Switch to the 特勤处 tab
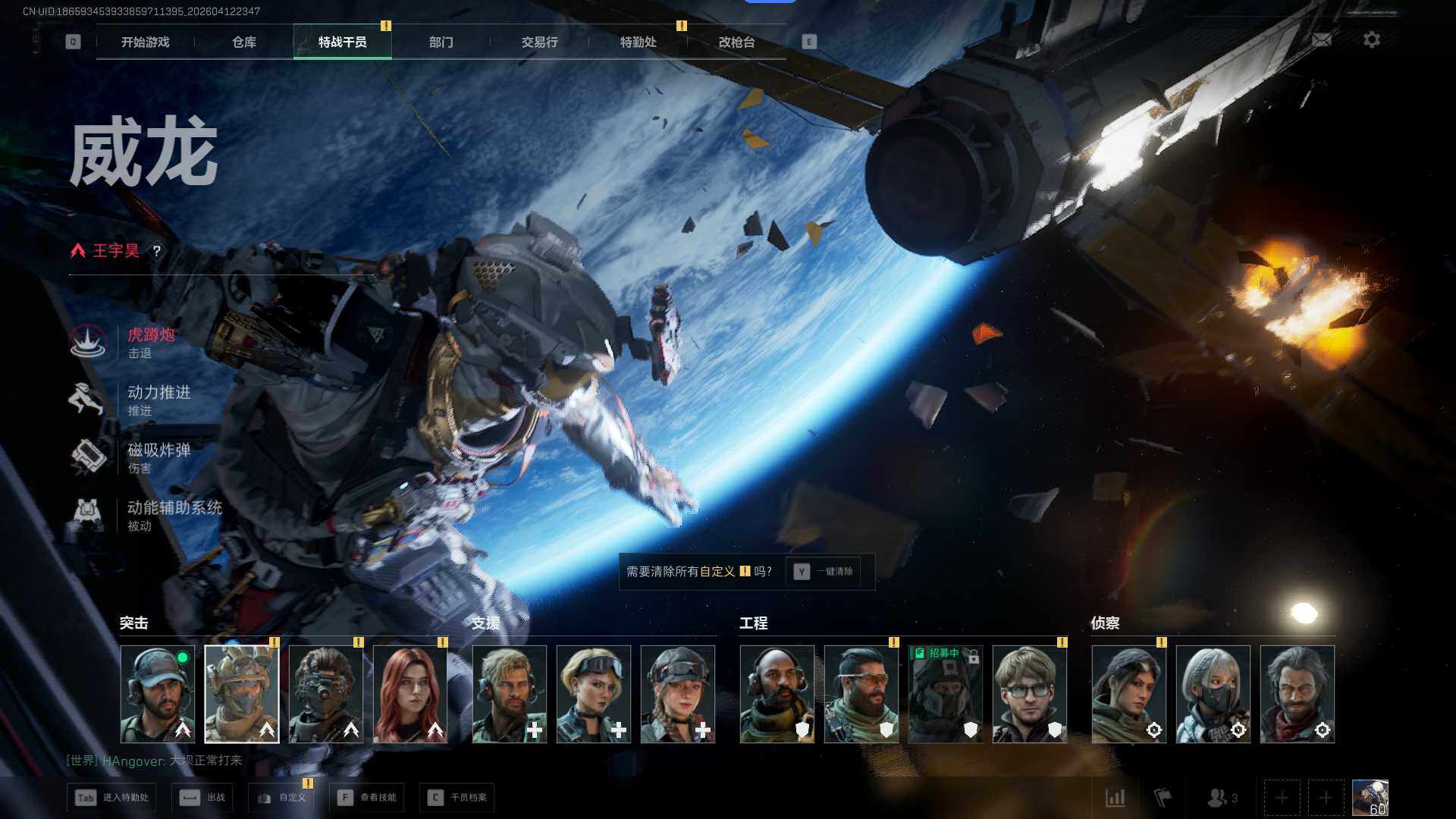The height and width of the screenshot is (819, 1456). [x=638, y=42]
